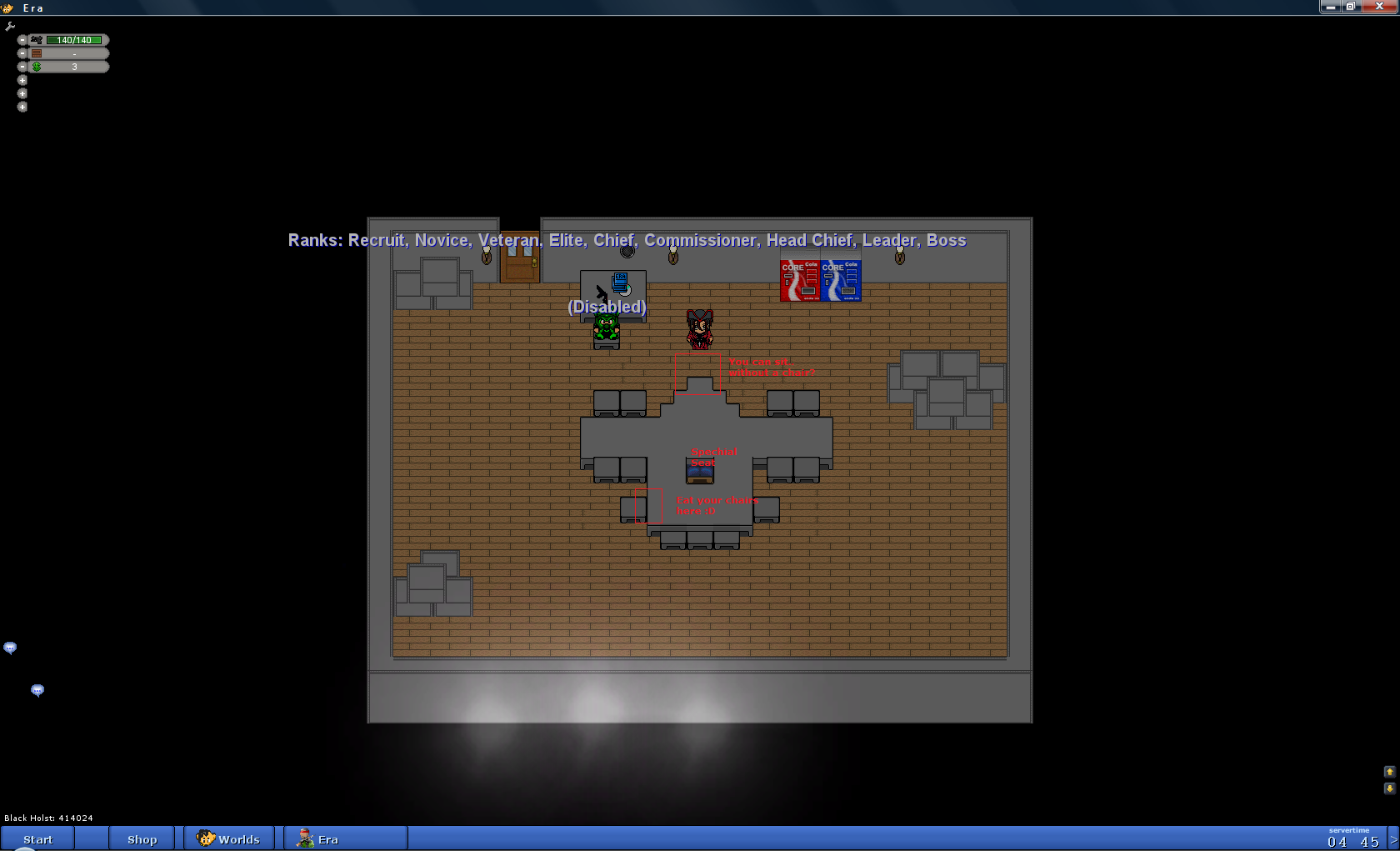The height and width of the screenshot is (851, 1400).
Task: Close the Era game window
Action: (1379, 7)
